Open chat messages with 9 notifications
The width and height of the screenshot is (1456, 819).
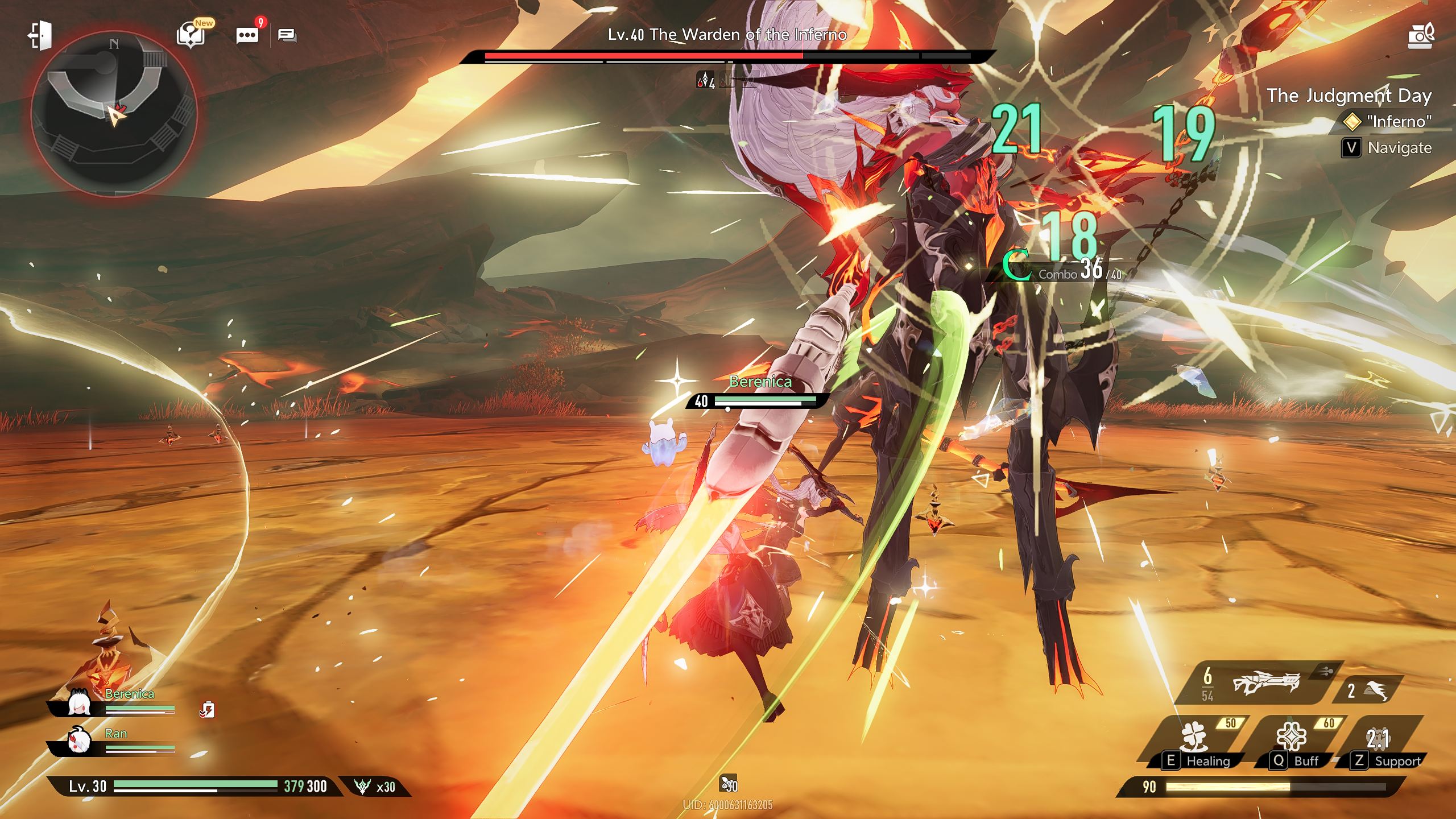pyautogui.click(x=247, y=35)
